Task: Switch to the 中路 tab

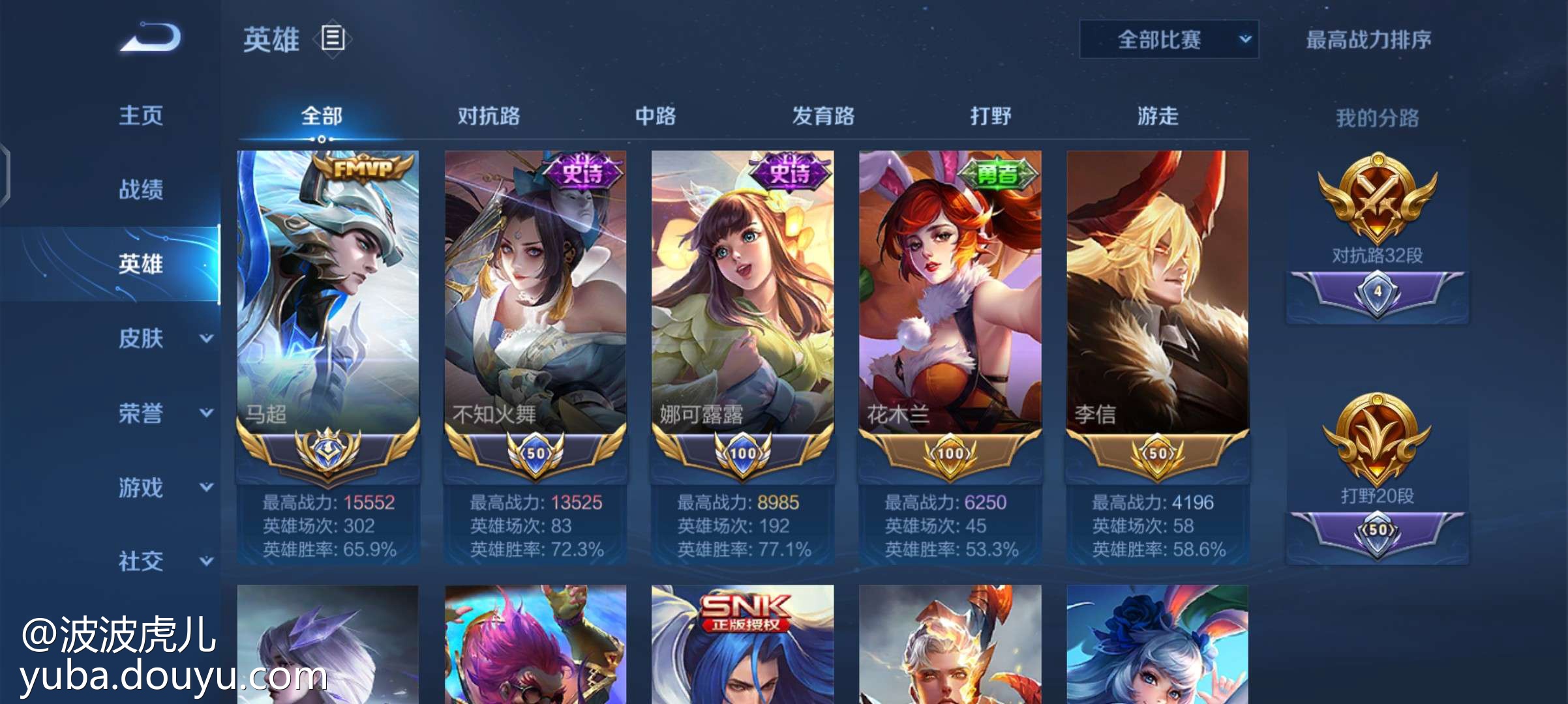Action: tap(656, 117)
